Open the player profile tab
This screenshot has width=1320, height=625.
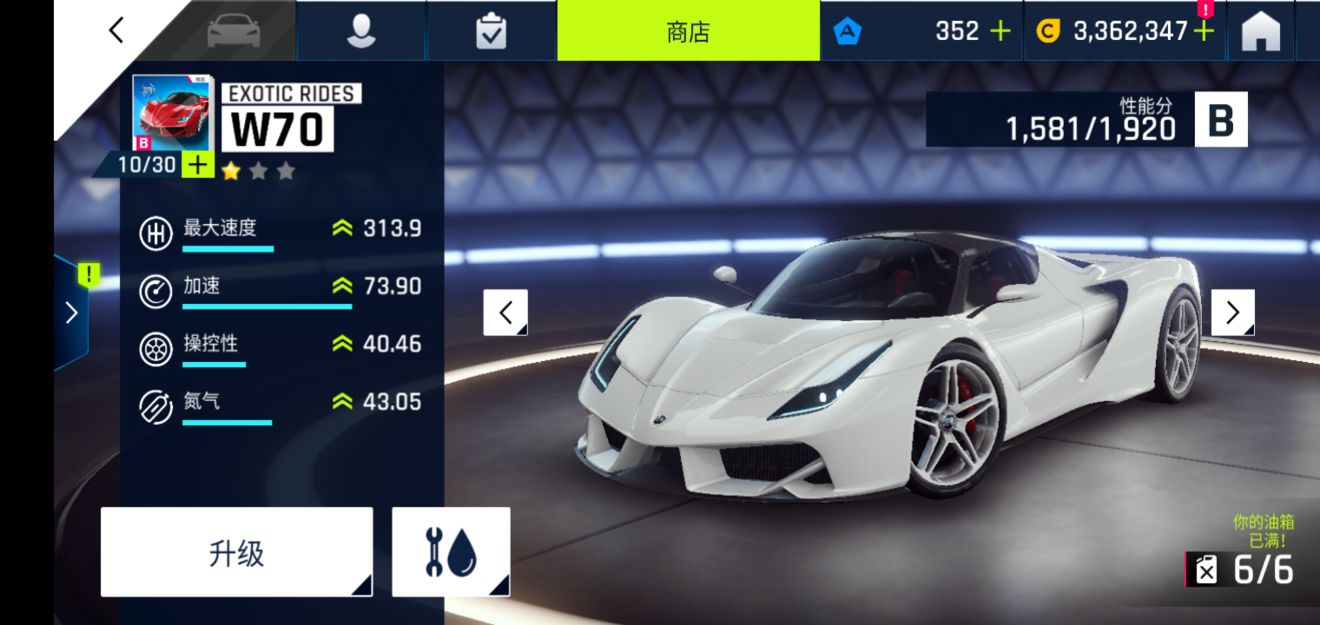coord(361,31)
